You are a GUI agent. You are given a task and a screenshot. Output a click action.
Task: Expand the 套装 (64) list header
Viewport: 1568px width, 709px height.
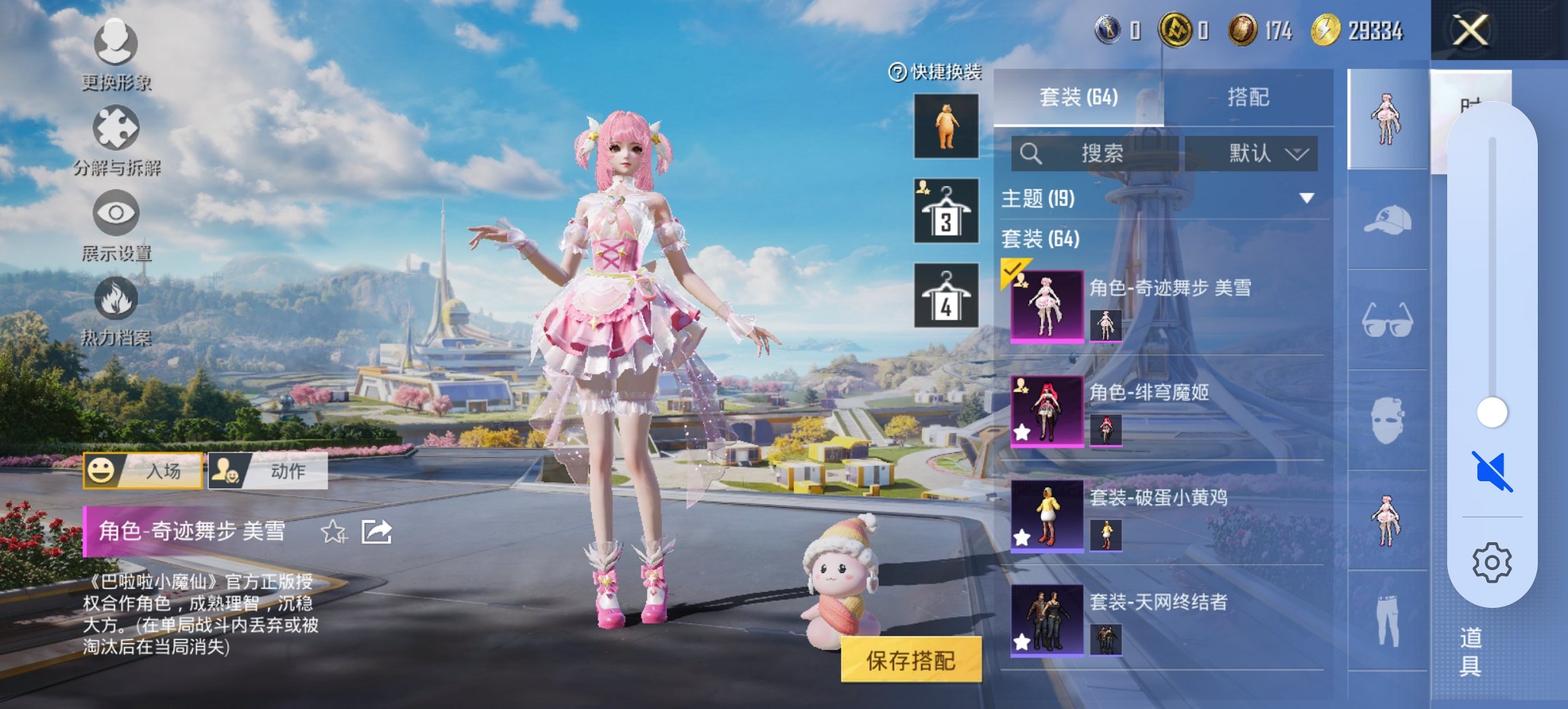[x=1039, y=240]
